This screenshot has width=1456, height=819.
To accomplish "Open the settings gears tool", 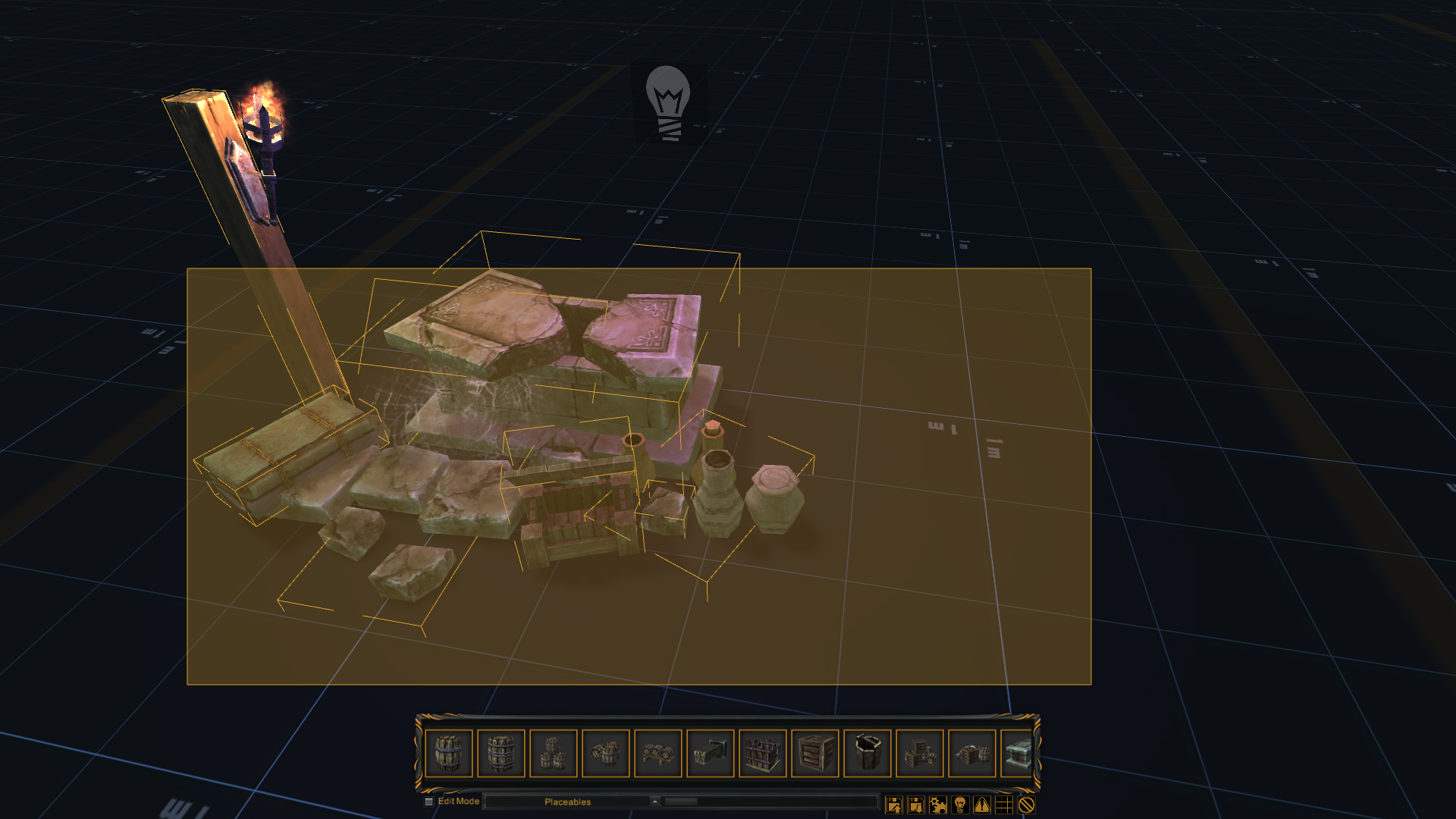I will (937, 805).
